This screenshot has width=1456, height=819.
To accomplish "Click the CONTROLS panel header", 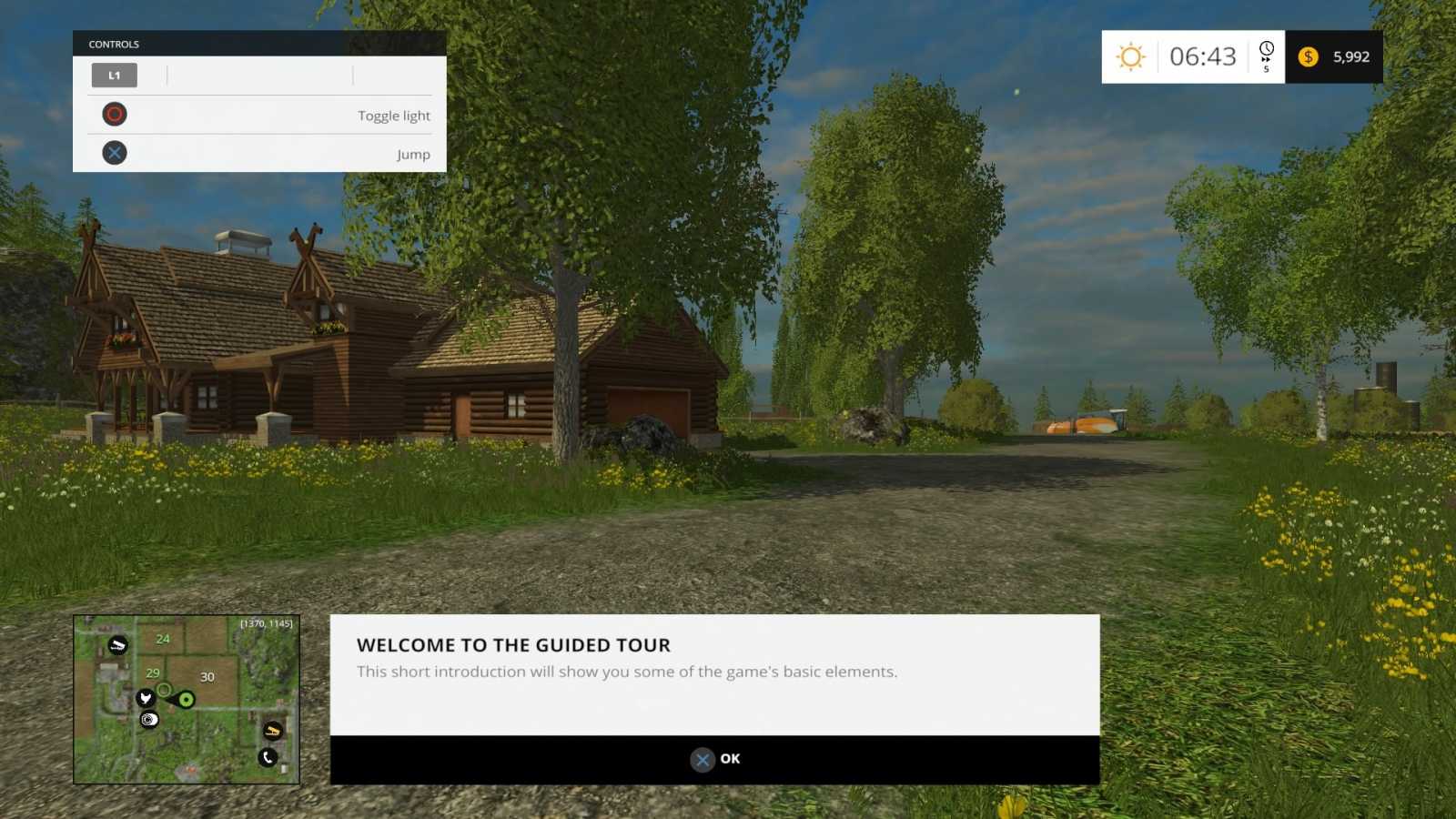I will click(113, 44).
